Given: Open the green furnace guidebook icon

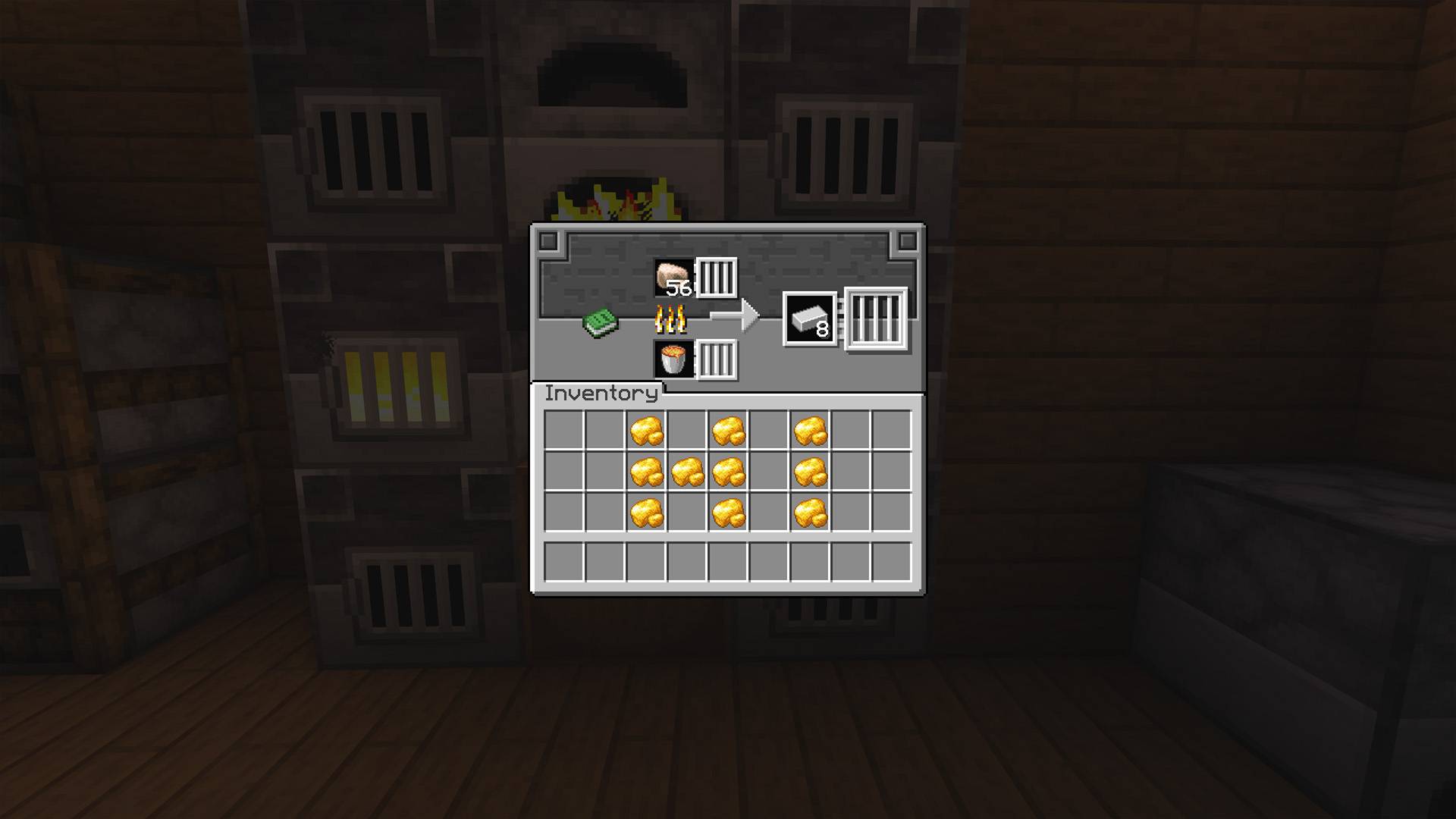Looking at the screenshot, I should click(601, 322).
